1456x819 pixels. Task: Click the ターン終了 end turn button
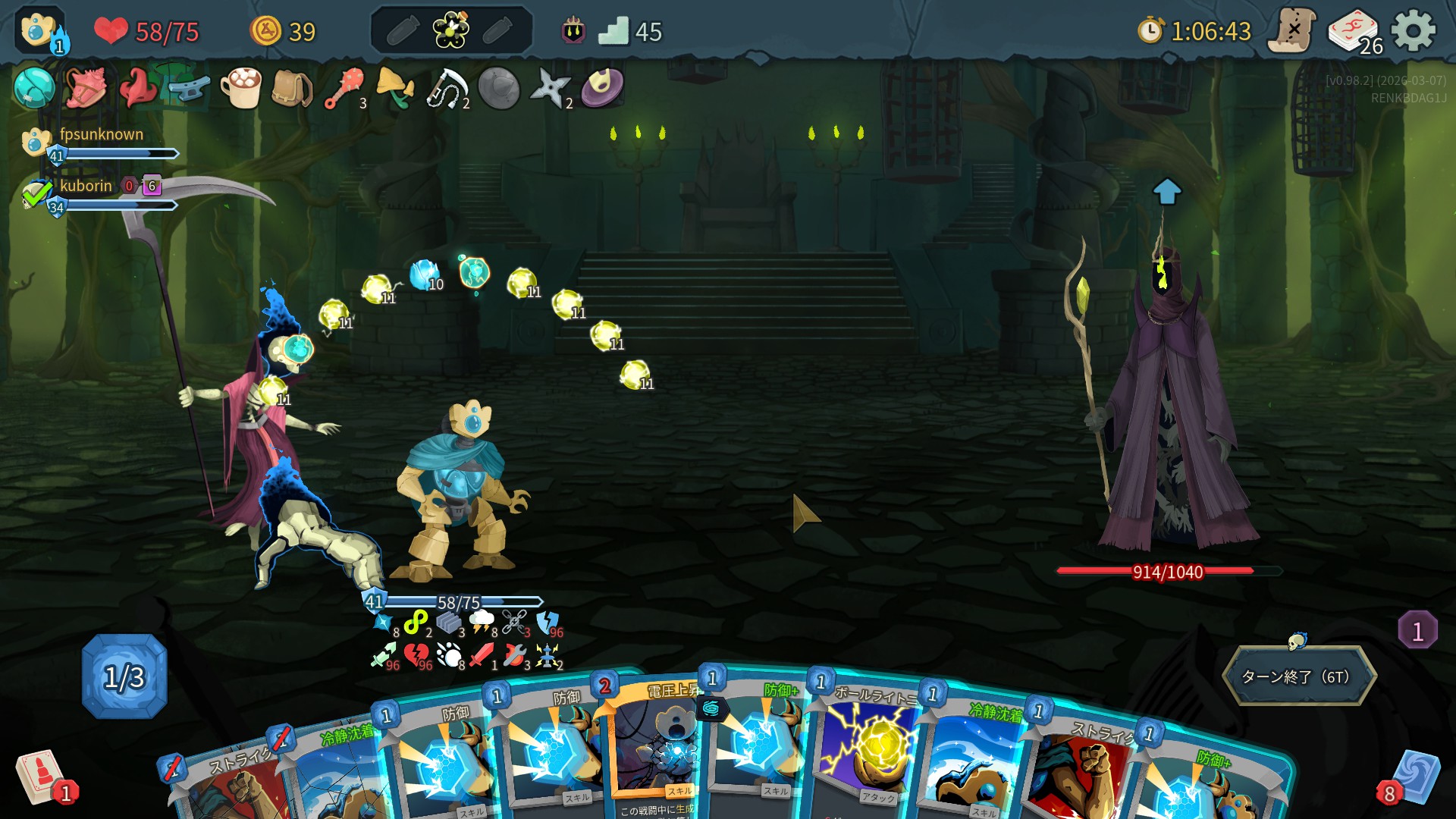1298,676
